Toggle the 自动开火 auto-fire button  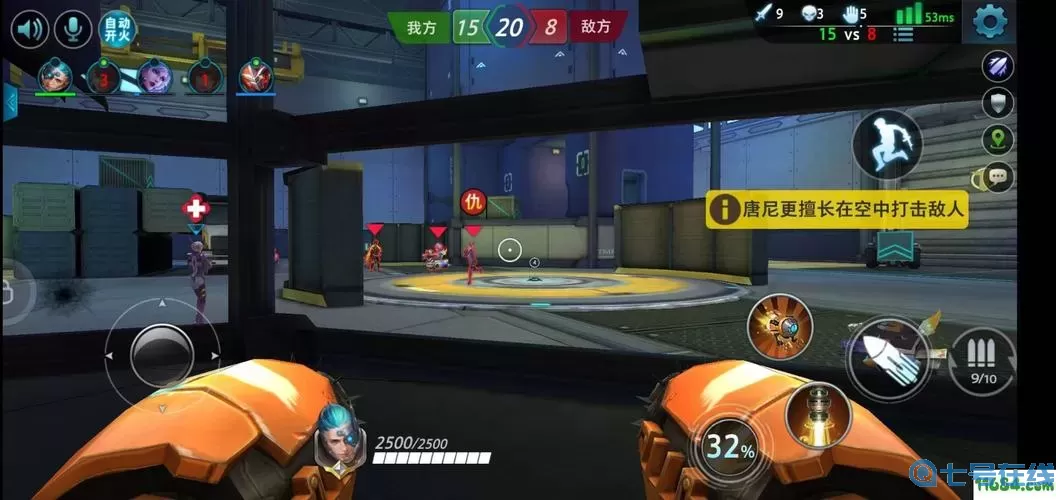[117, 27]
